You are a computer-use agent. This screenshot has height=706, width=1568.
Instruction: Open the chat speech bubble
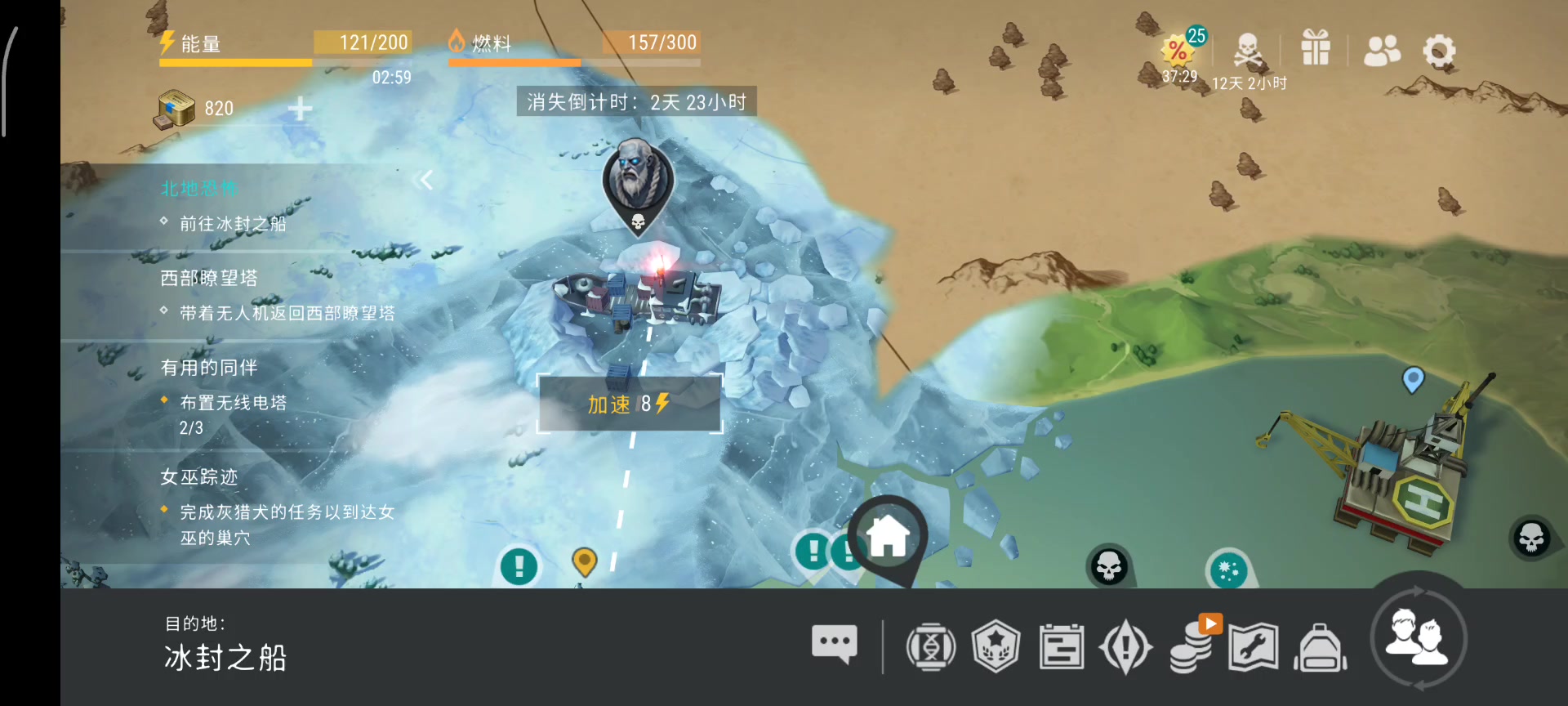(834, 644)
